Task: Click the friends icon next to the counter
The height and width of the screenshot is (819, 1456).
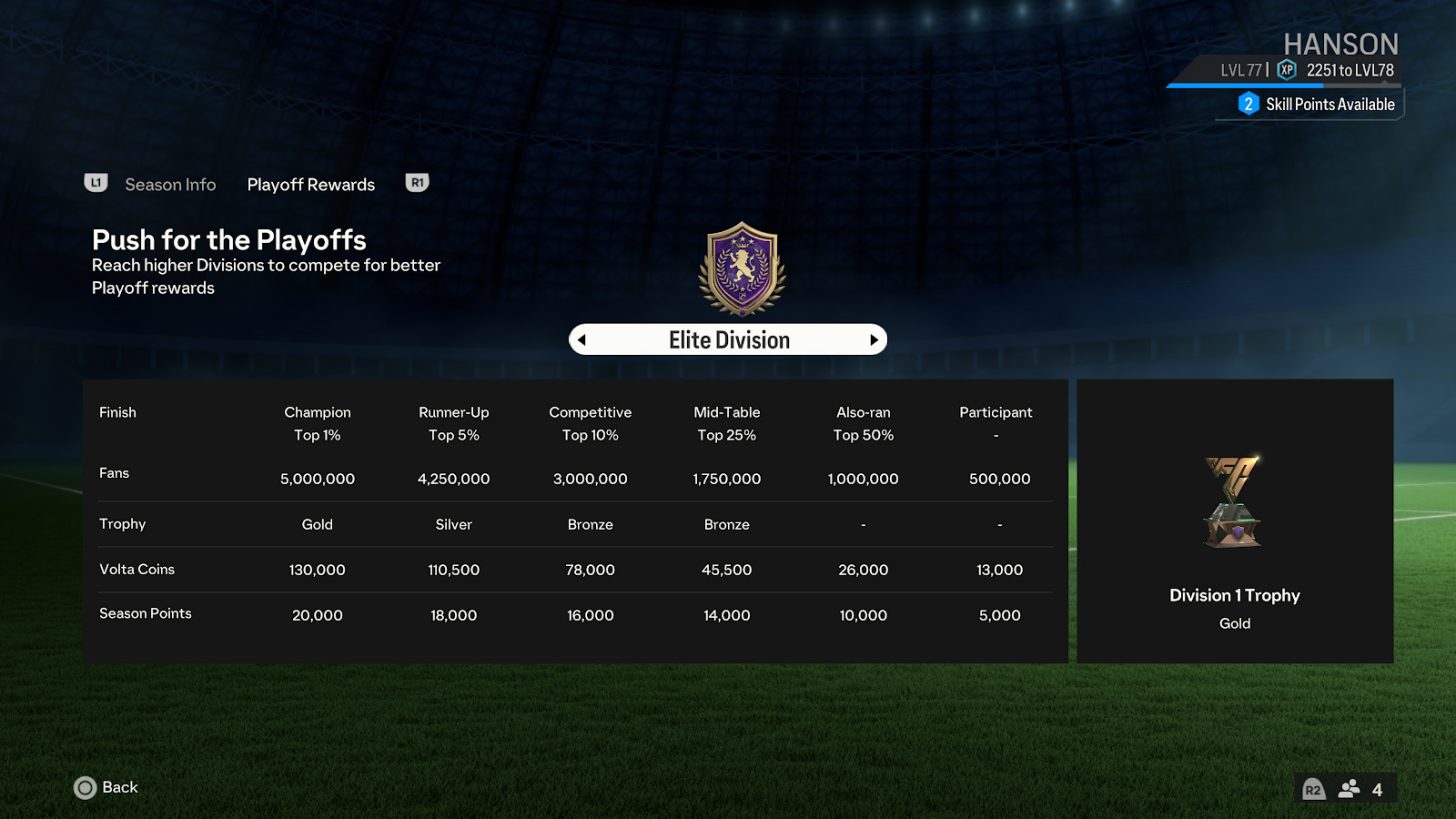Action: click(1350, 788)
